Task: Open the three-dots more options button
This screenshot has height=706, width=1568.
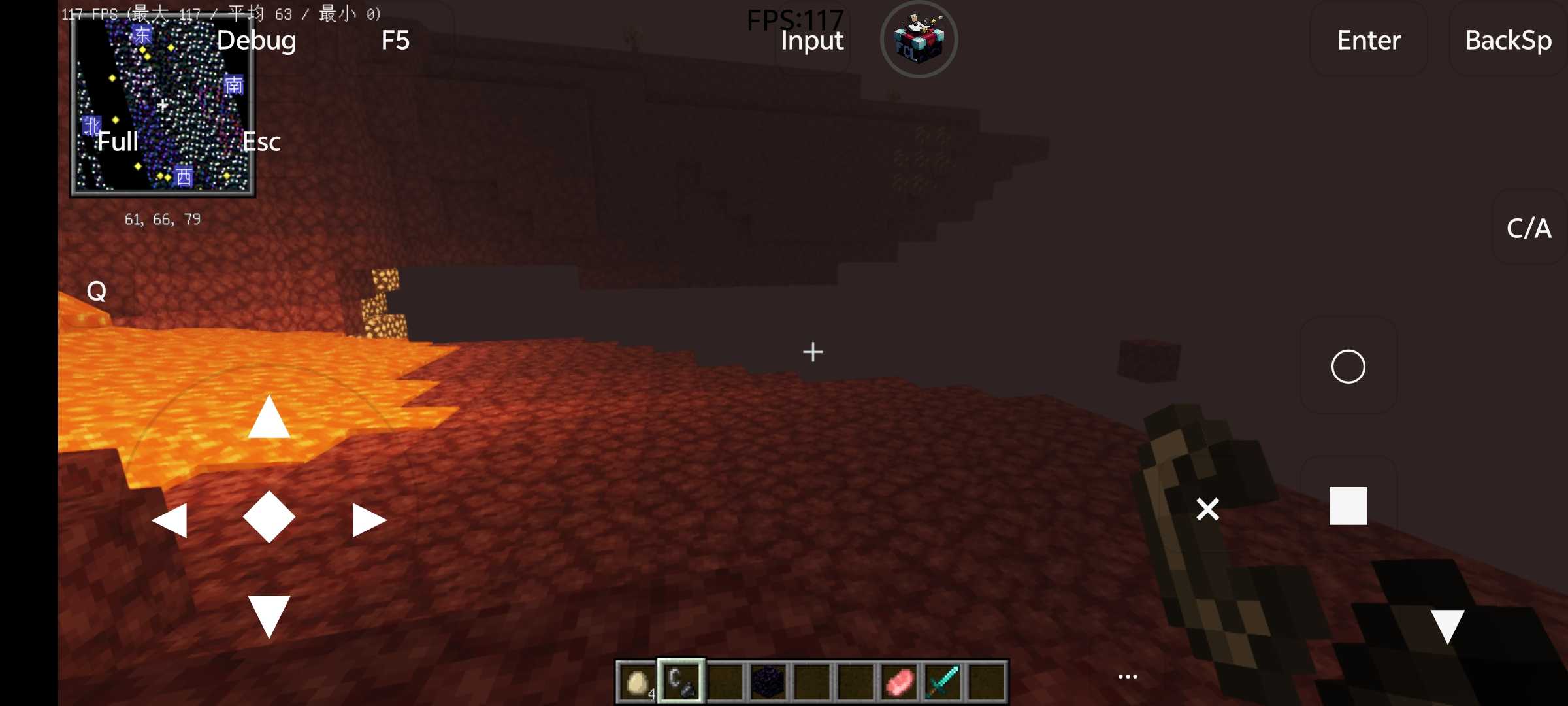Action: pos(1128,677)
